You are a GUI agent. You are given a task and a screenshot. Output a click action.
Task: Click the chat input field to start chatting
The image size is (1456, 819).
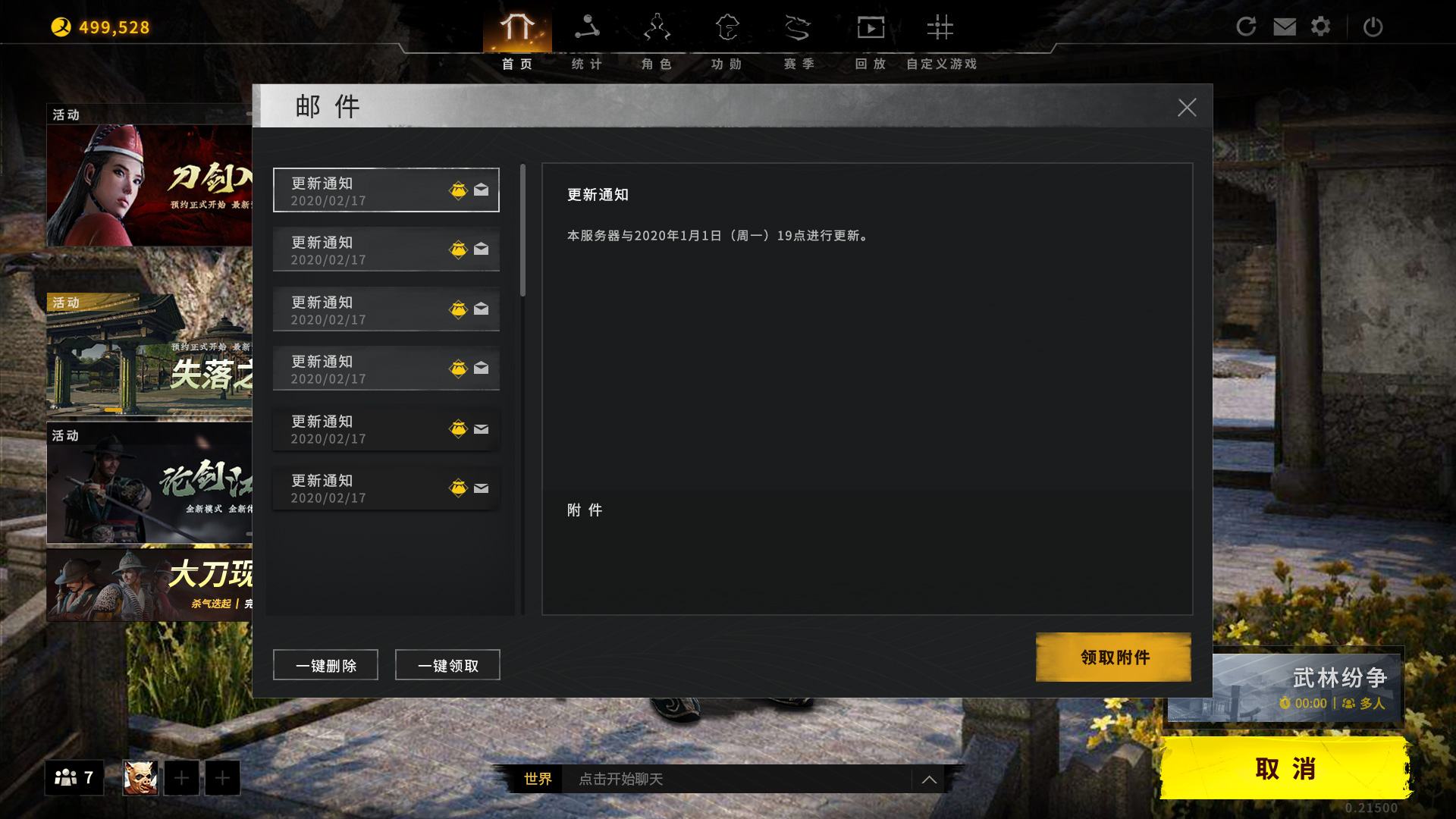click(720, 779)
